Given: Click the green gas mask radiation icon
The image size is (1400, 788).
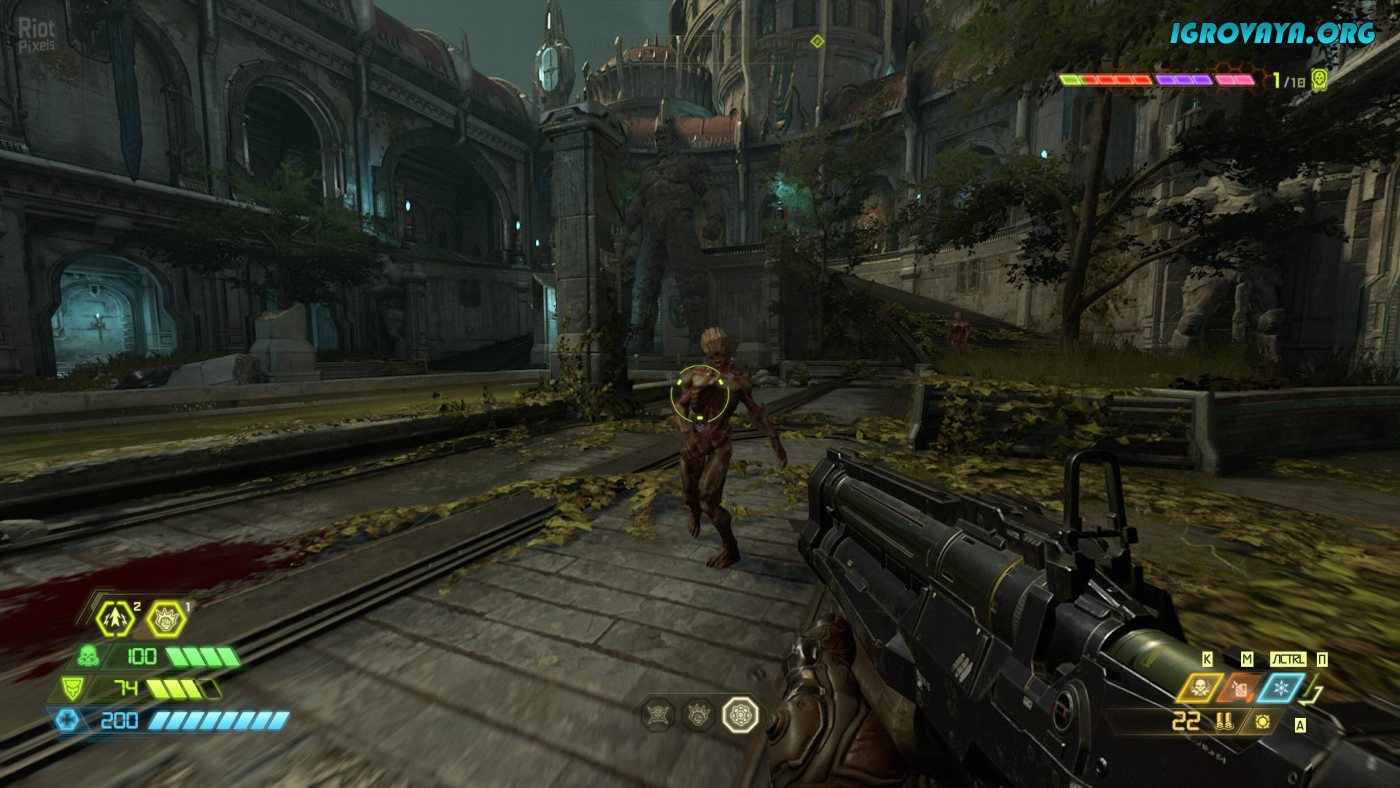Looking at the screenshot, I should point(87,658).
